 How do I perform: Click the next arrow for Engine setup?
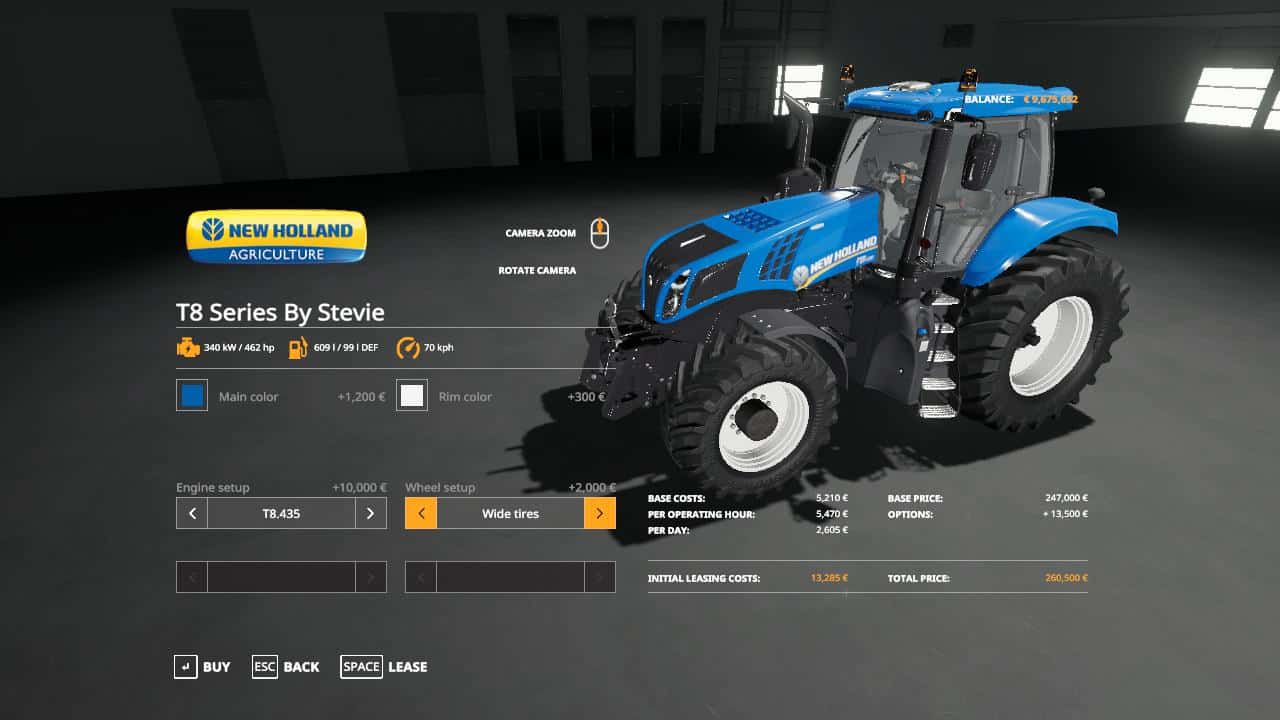371,513
